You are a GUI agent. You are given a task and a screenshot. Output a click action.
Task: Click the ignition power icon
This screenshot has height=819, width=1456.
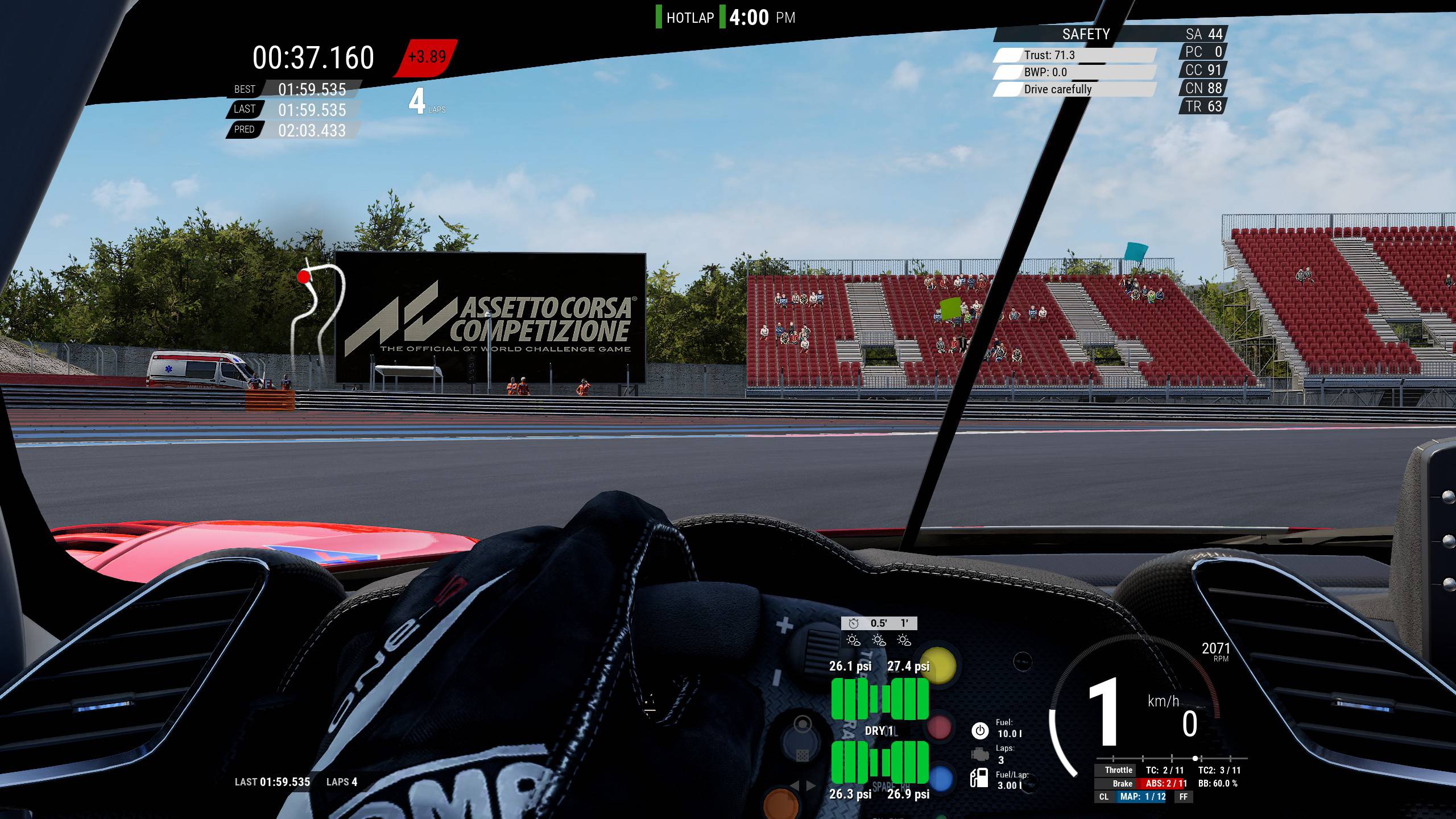[979, 730]
